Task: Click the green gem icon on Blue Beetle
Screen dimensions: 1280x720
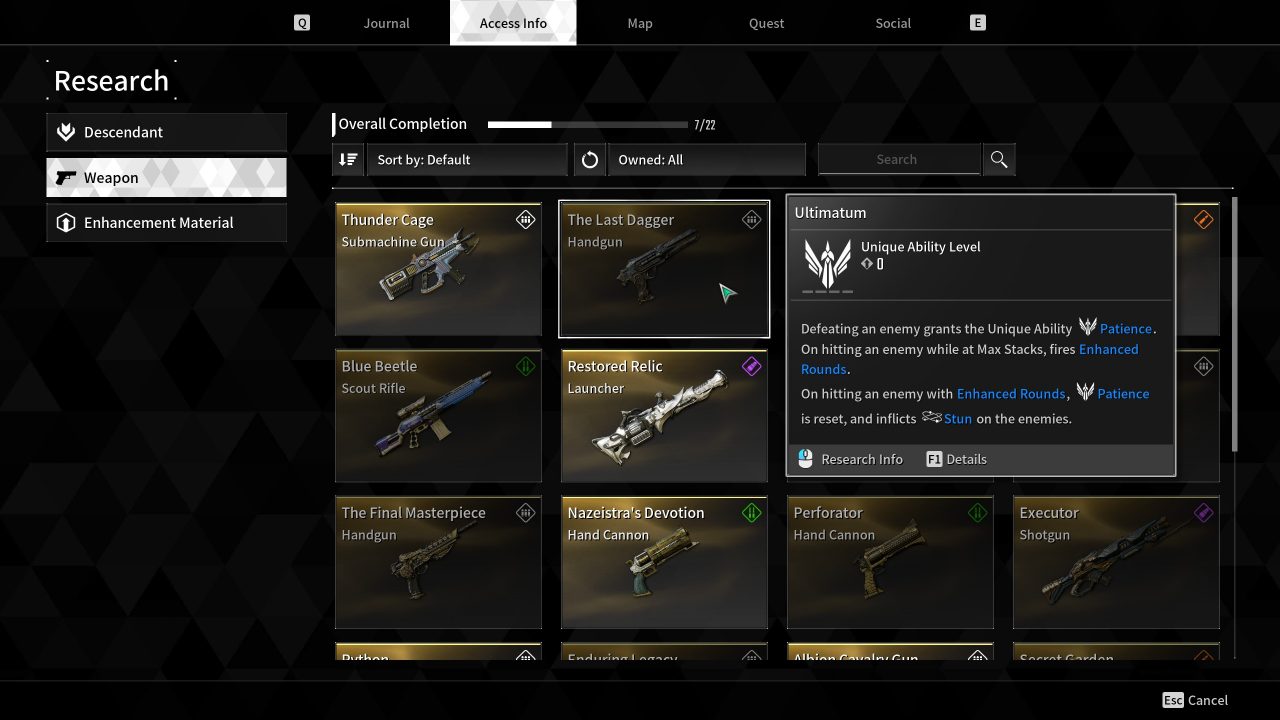Action: tap(525, 366)
